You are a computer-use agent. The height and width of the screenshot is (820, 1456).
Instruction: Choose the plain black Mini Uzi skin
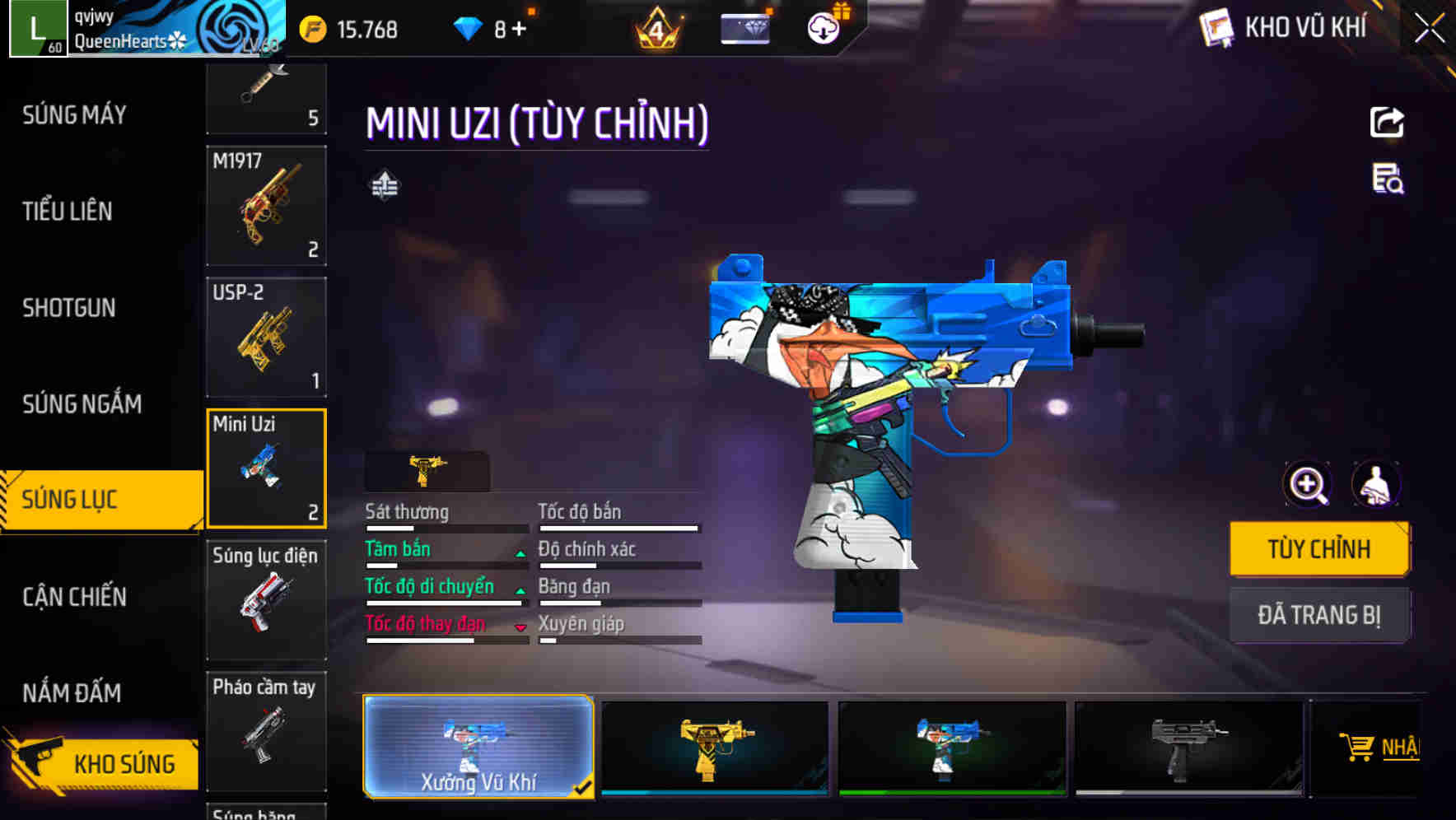(1188, 748)
